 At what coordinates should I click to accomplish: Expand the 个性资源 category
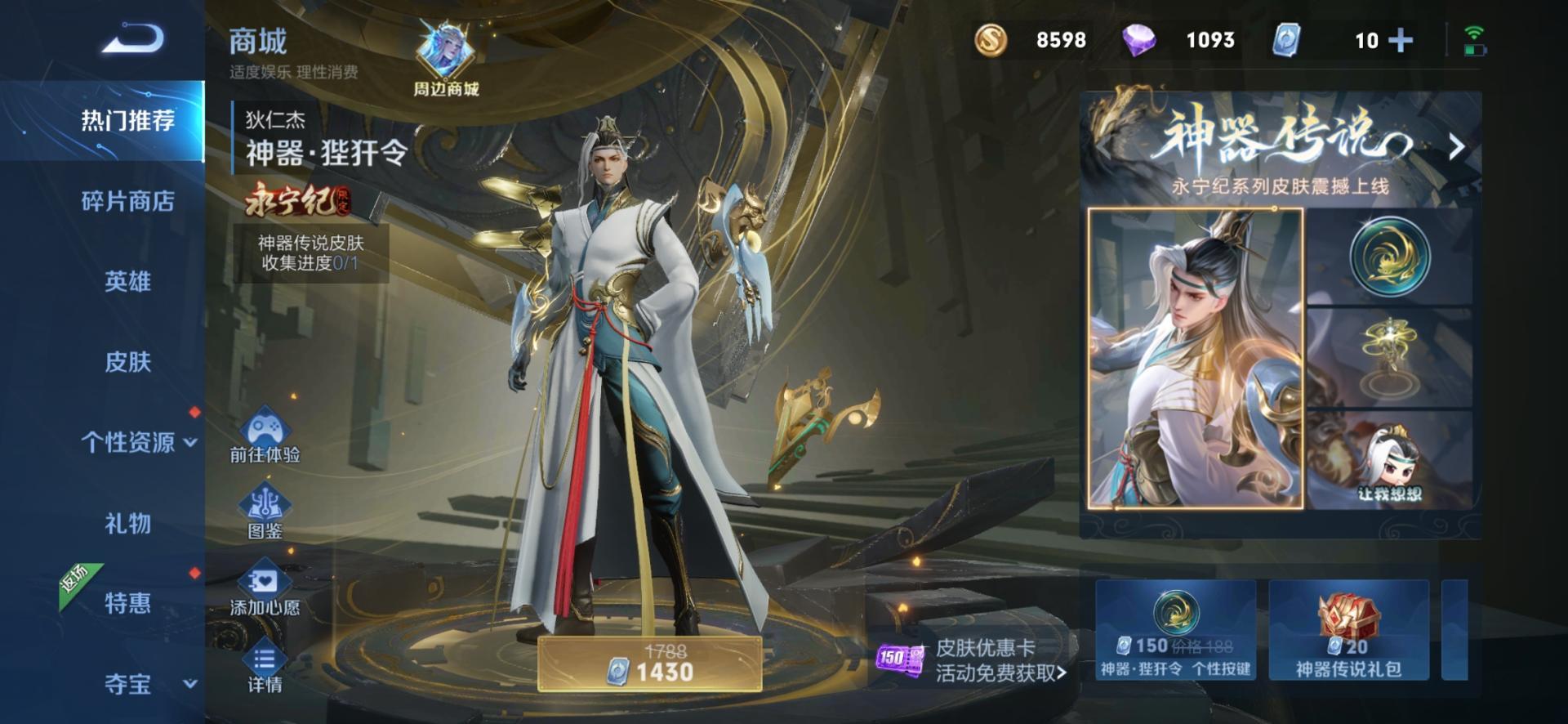[x=137, y=442]
